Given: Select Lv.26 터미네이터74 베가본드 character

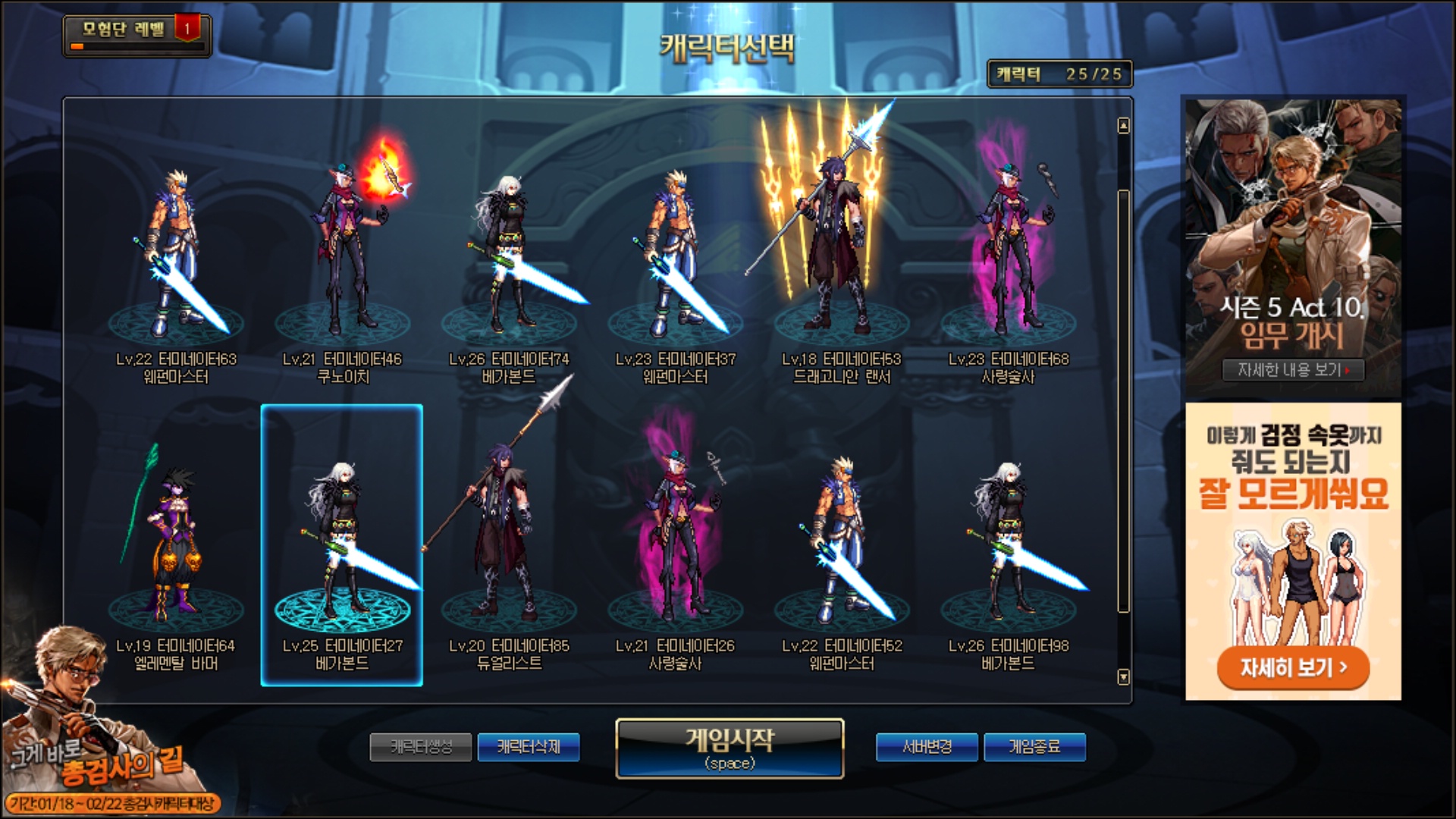Looking at the screenshot, I should (x=509, y=258).
